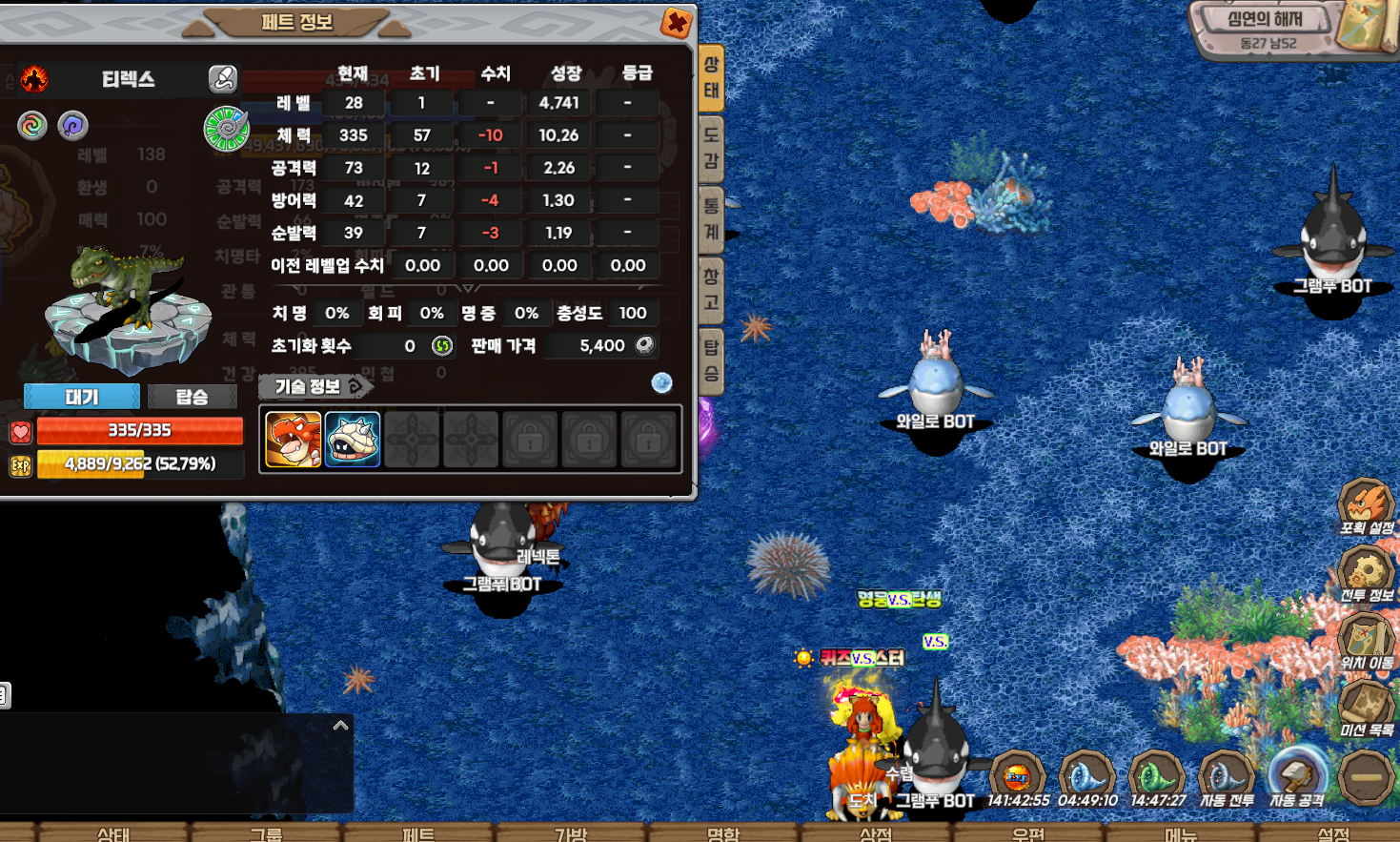Select the spiked shell skill slot
Image resolution: width=1400 pixels, height=842 pixels.
pyautogui.click(x=353, y=440)
